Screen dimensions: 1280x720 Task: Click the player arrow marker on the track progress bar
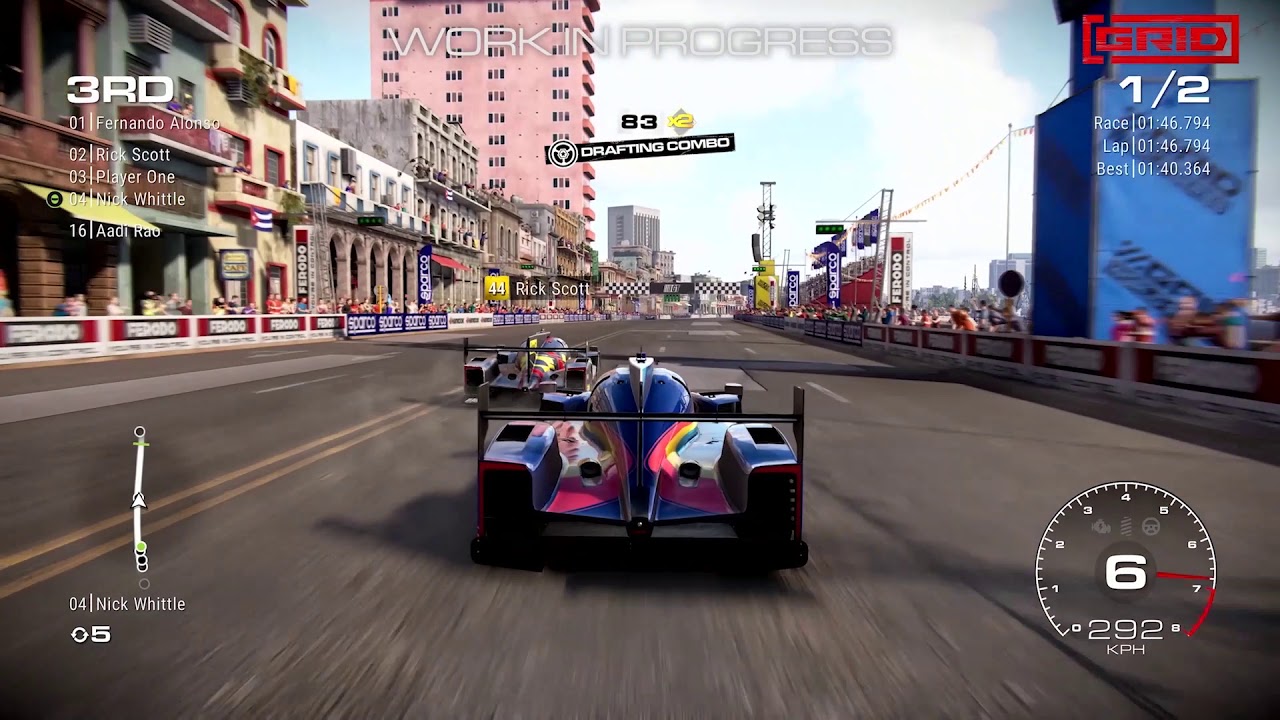click(x=138, y=500)
